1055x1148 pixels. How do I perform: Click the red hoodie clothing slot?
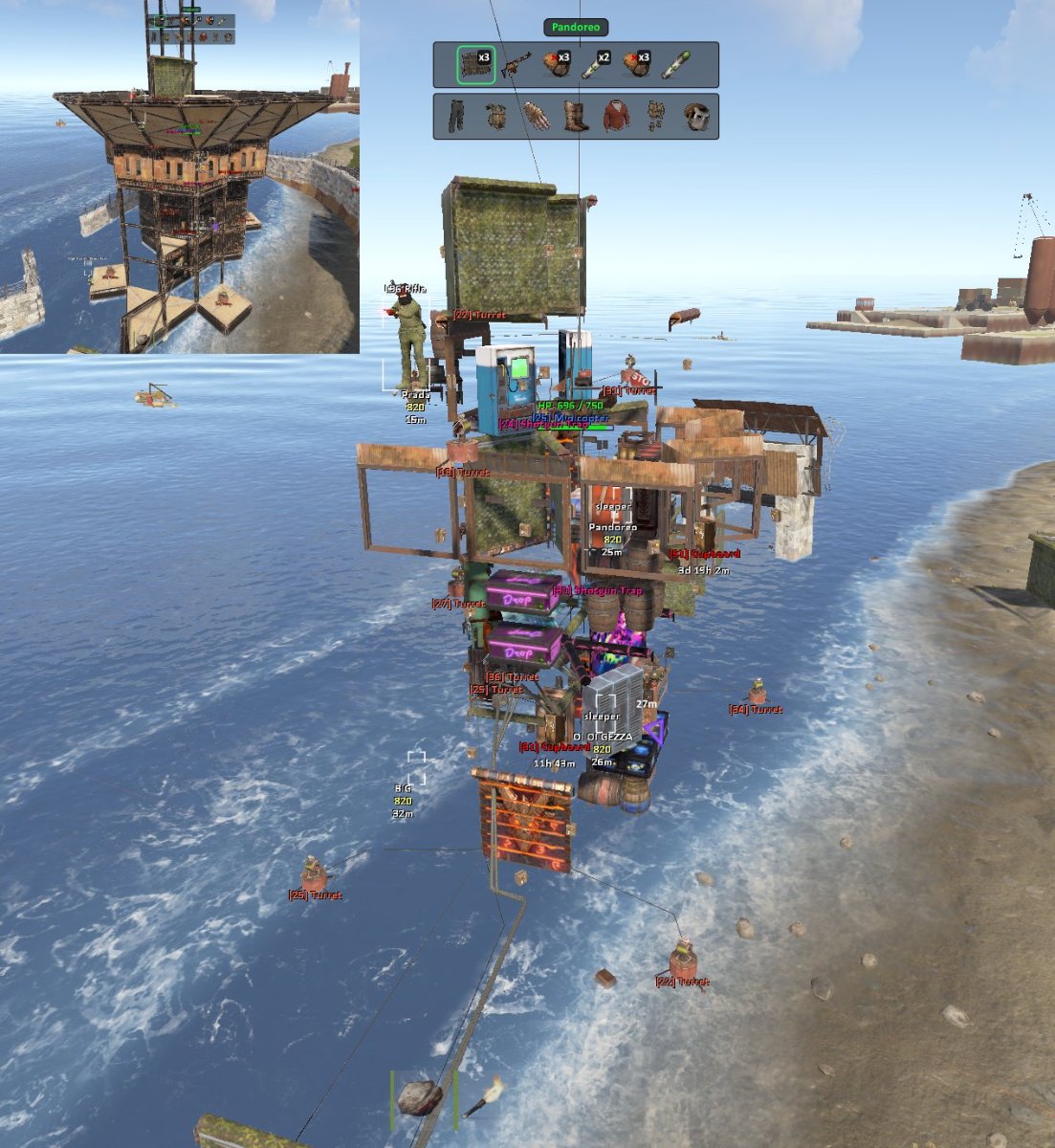(x=616, y=117)
